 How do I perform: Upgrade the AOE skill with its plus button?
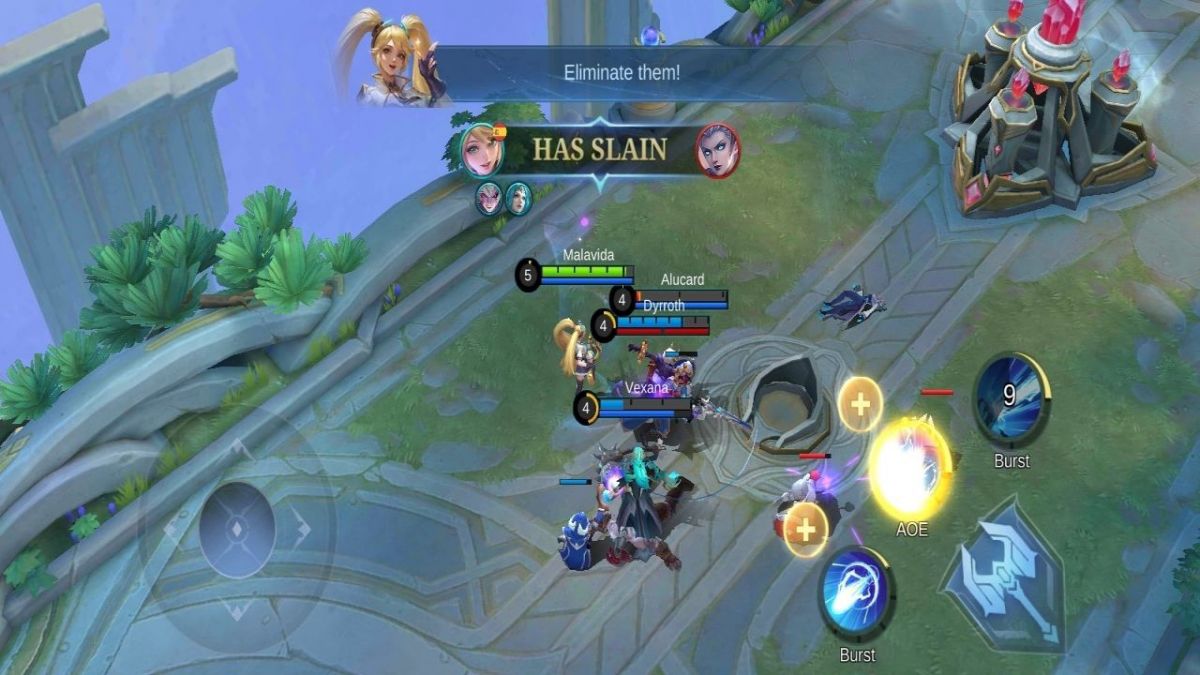[860, 403]
